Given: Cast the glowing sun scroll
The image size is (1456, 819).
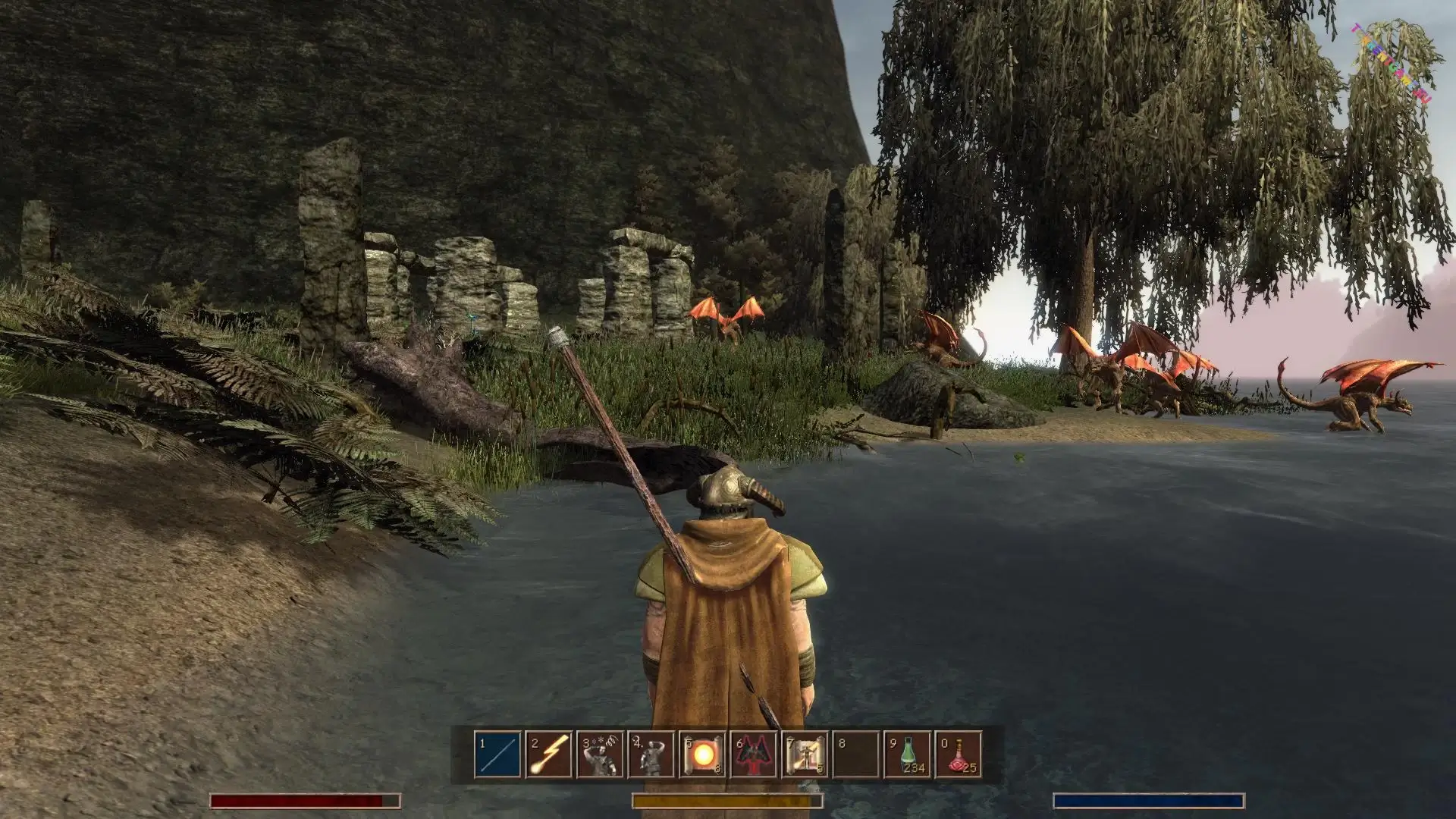Looking at the screenshot, I should (x=703, y=755).
